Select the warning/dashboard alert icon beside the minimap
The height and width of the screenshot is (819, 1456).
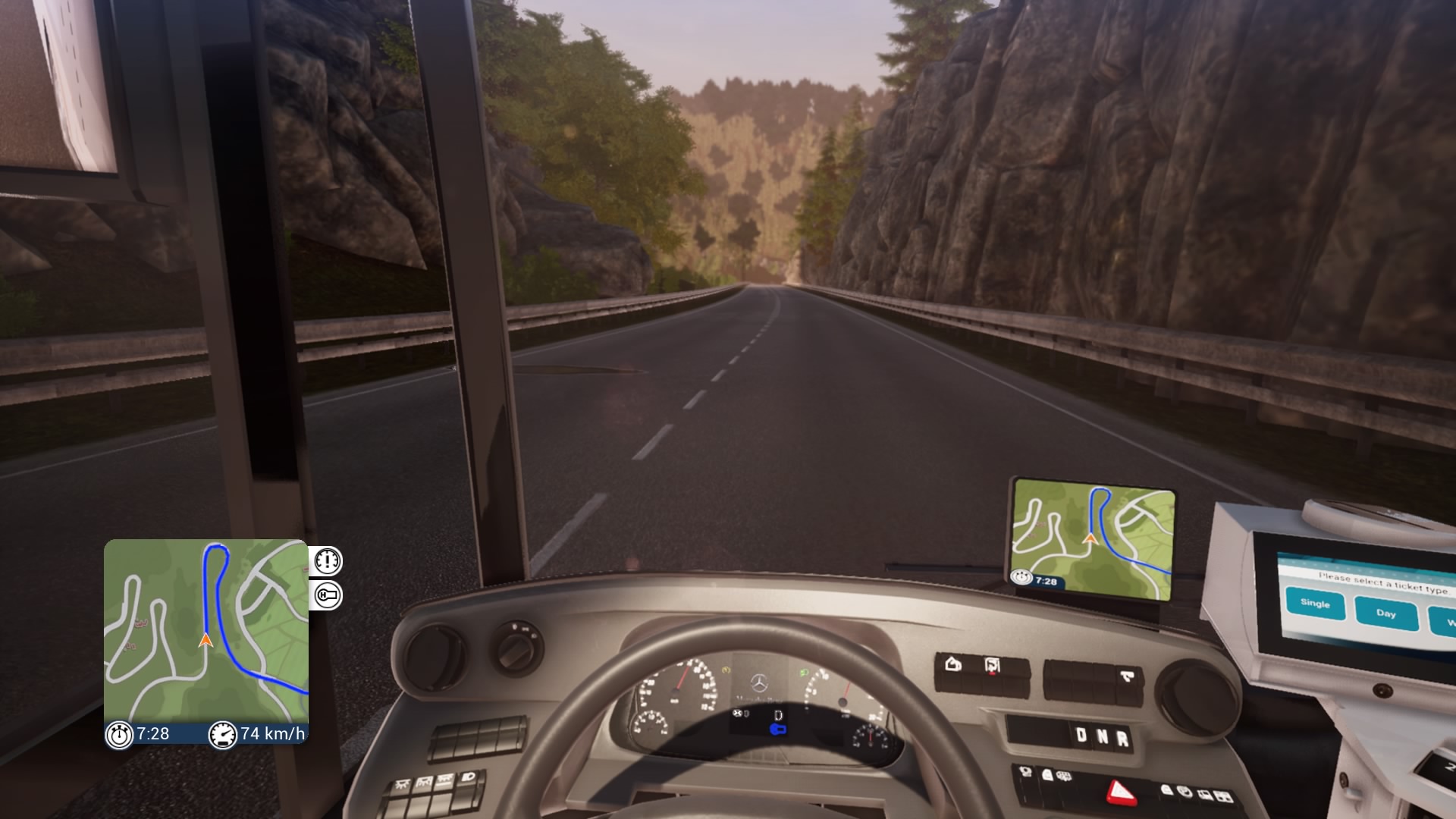click(328, 561)
